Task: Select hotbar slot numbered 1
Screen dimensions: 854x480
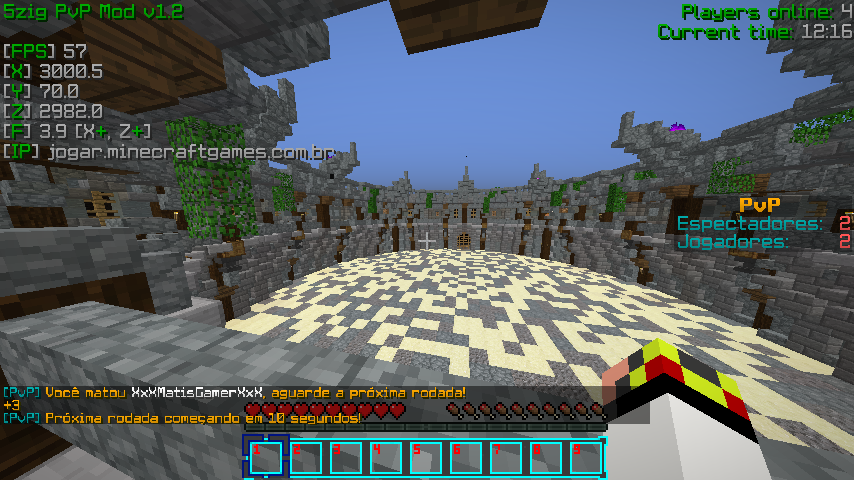Action: [265, 457]
